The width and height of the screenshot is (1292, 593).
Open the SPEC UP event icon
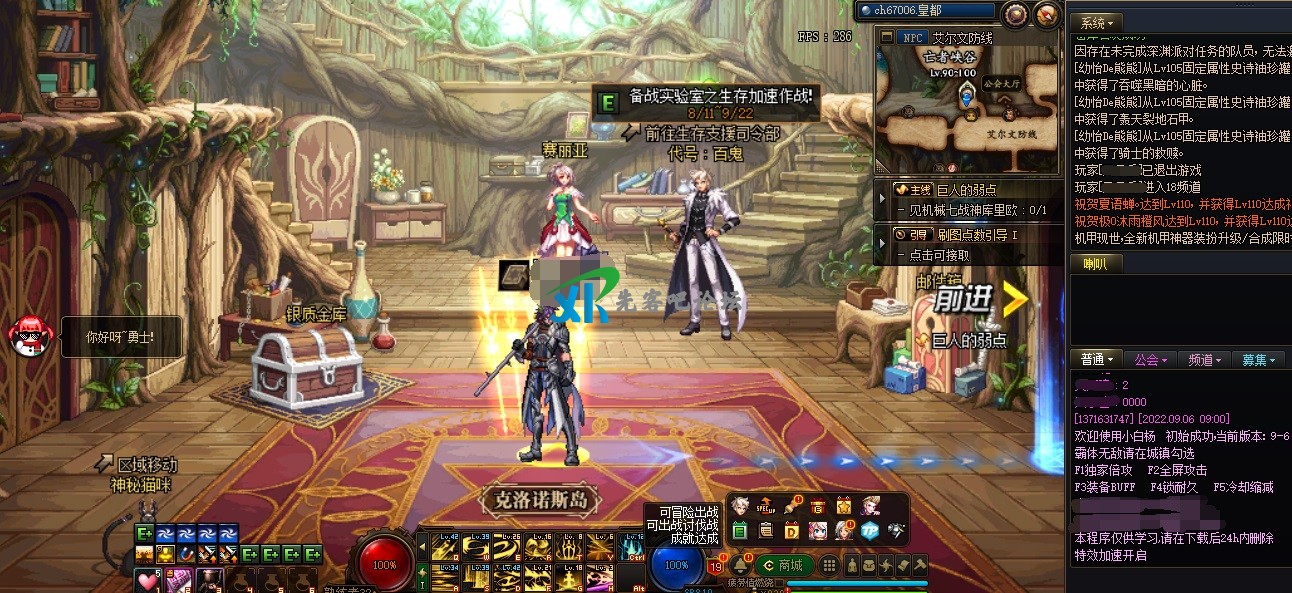[766, 506]
